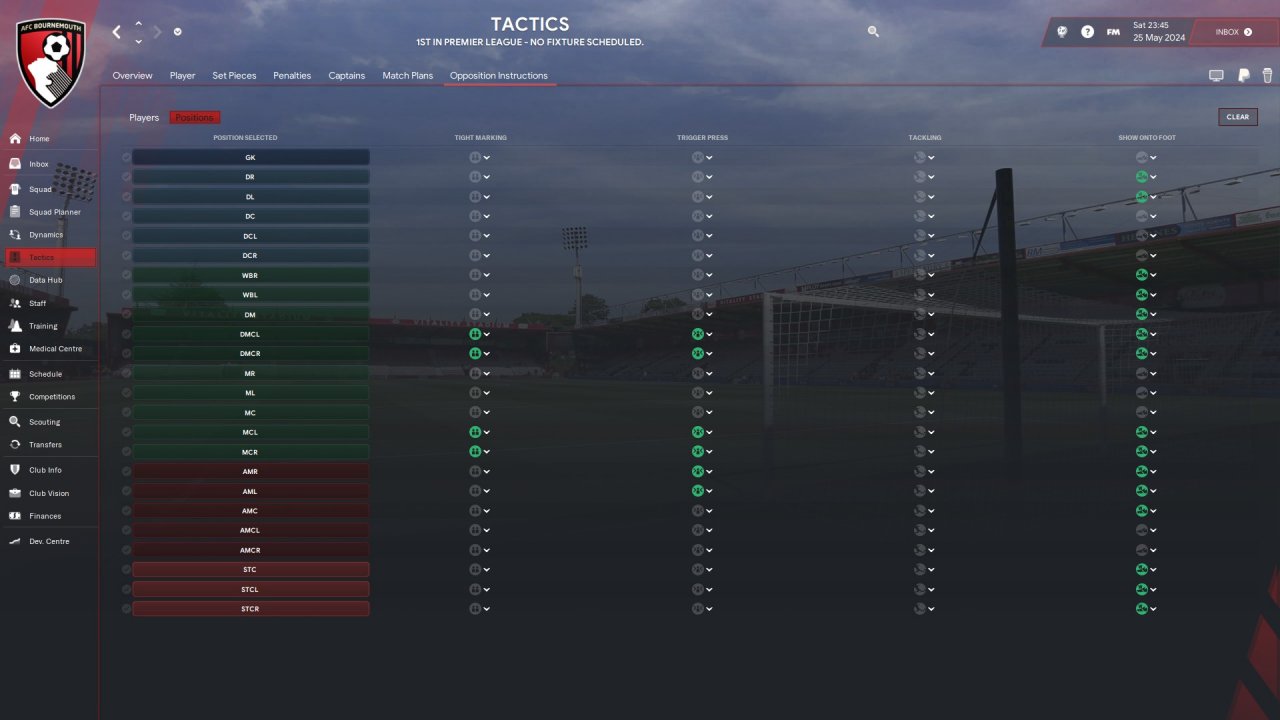The width and height of the screenshot is (1280, 720).
Task: Switch to the Captains tab
Action: 346,76
